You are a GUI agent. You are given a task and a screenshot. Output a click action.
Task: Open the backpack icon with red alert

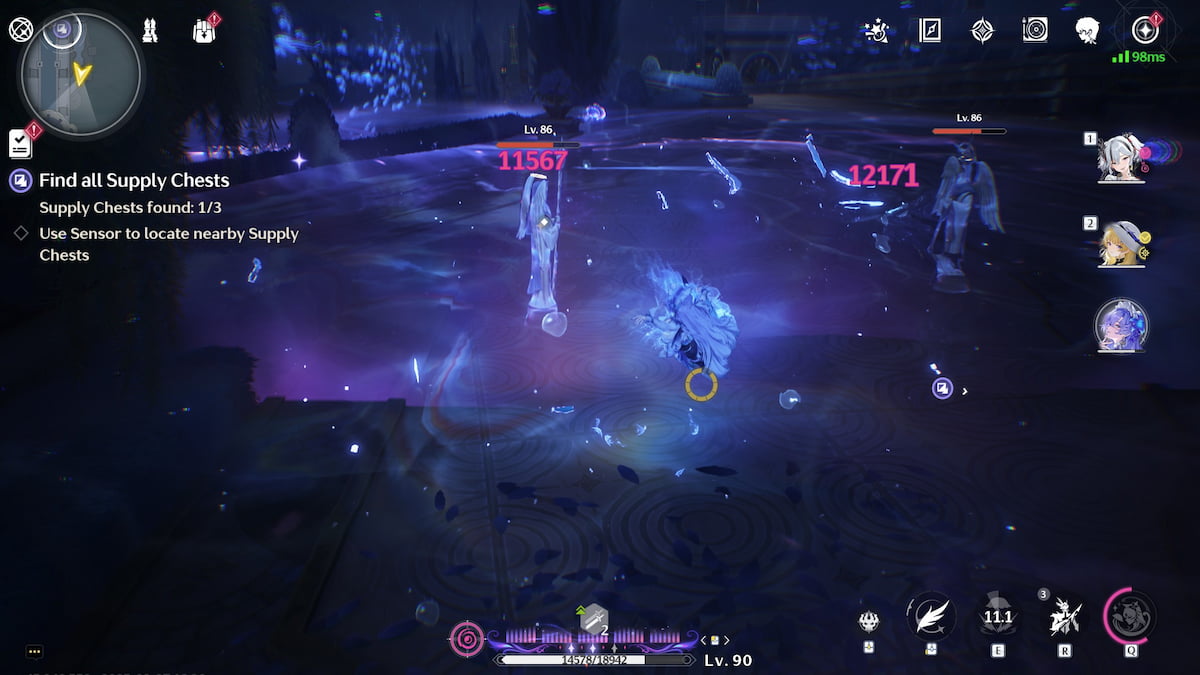click(x=204, y=31)
